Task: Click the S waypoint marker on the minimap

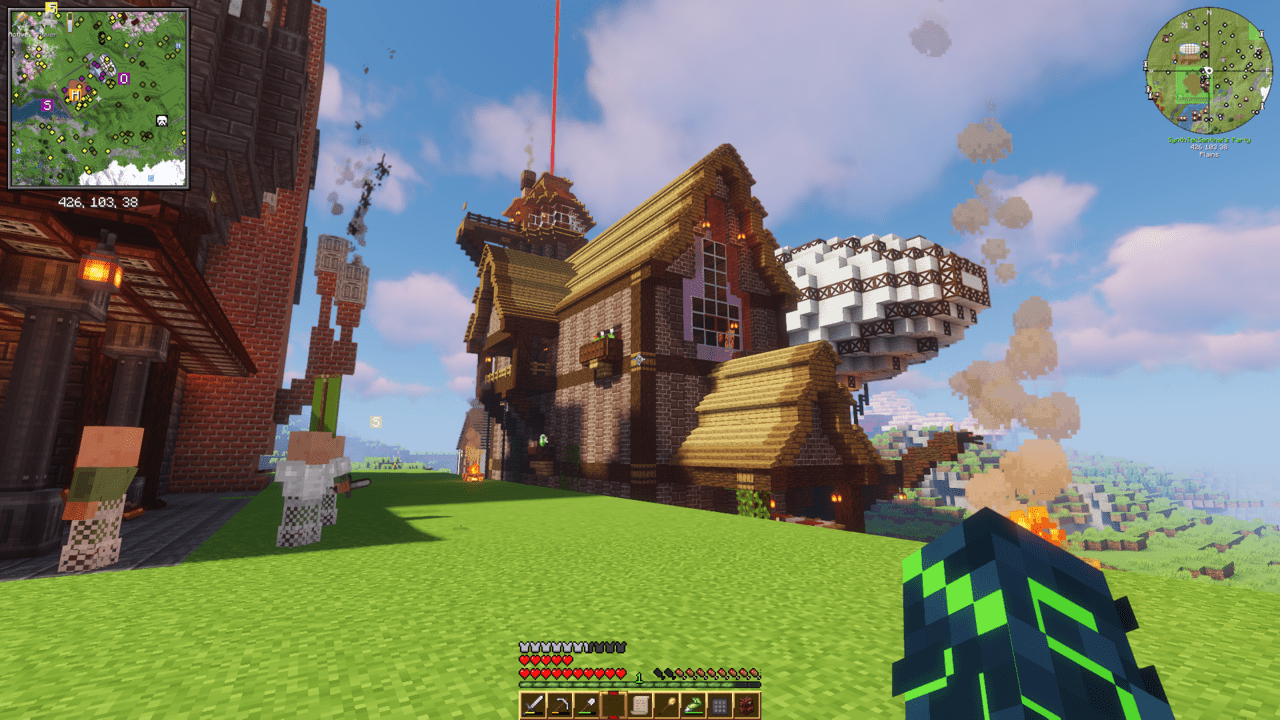Action: click(47, 105)
